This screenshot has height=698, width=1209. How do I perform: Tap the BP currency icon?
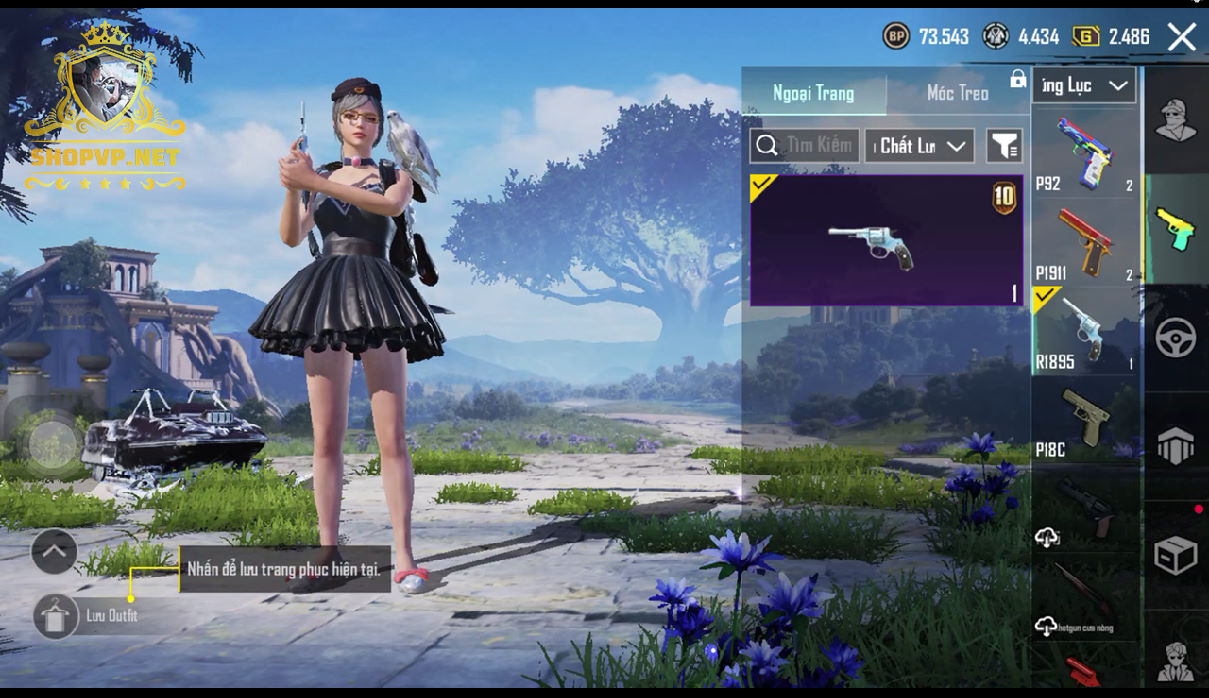point(895,37)
